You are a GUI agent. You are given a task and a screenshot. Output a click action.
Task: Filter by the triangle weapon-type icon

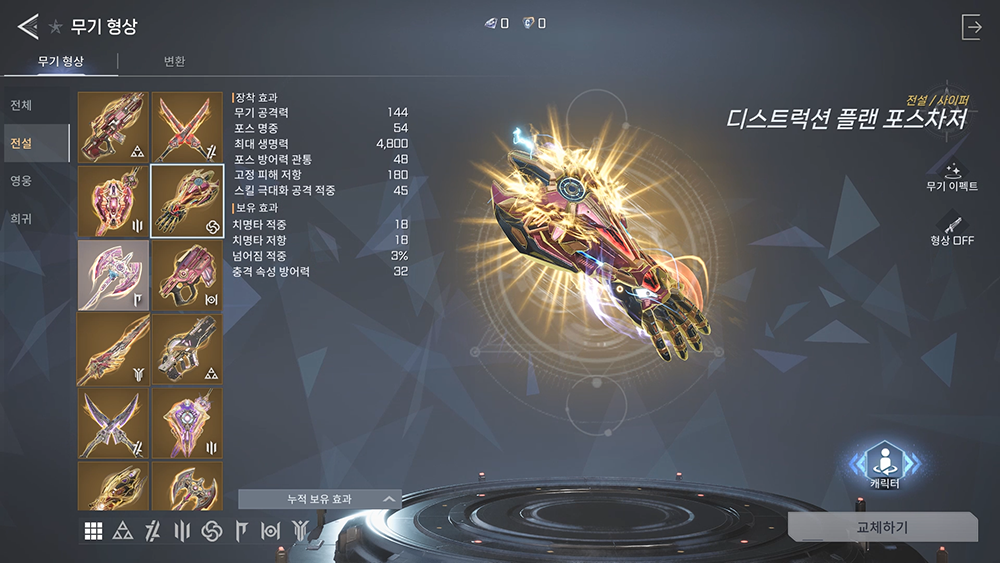click(x=123, y=531)
